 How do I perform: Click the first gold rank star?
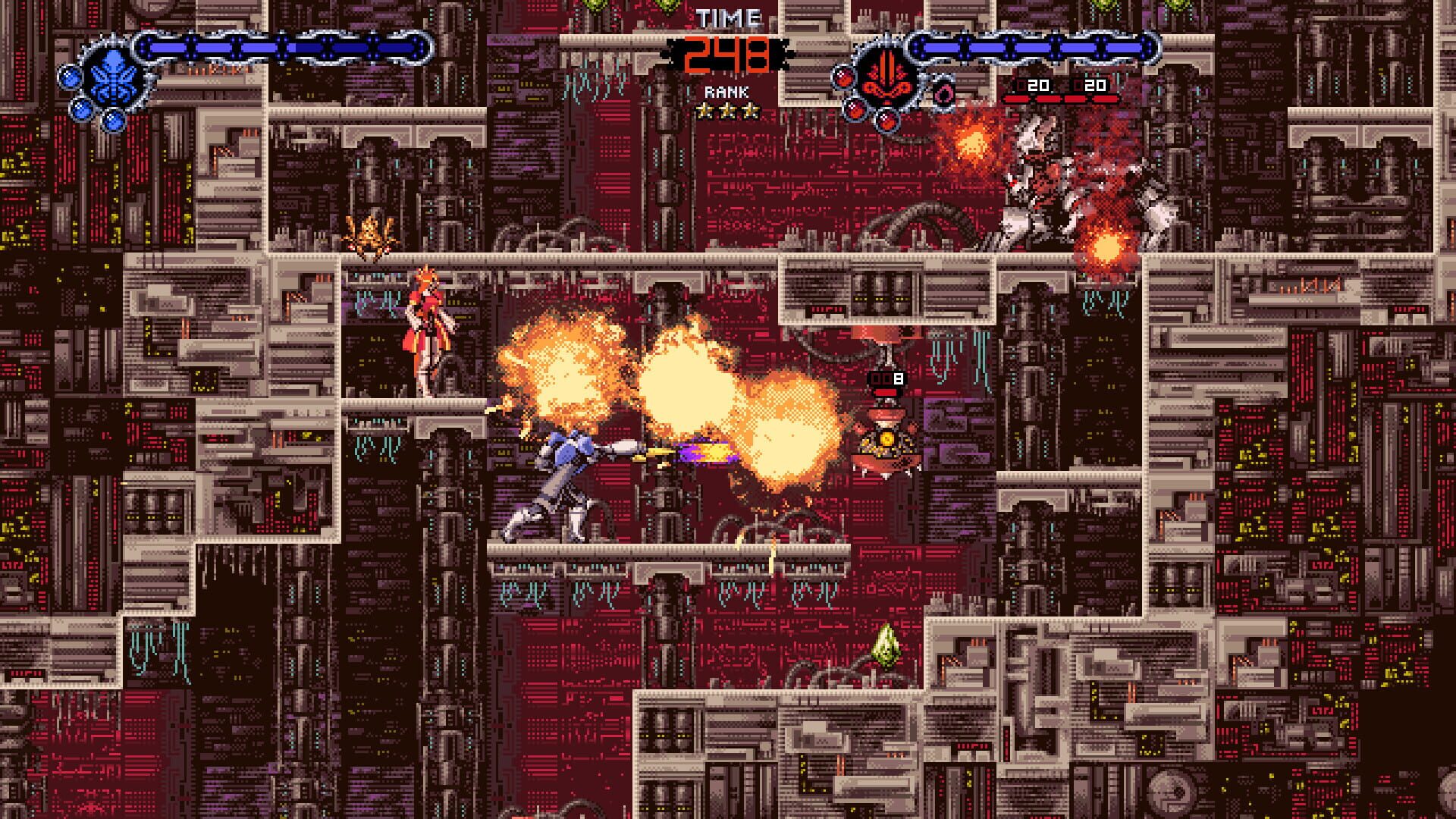(703, 111)
